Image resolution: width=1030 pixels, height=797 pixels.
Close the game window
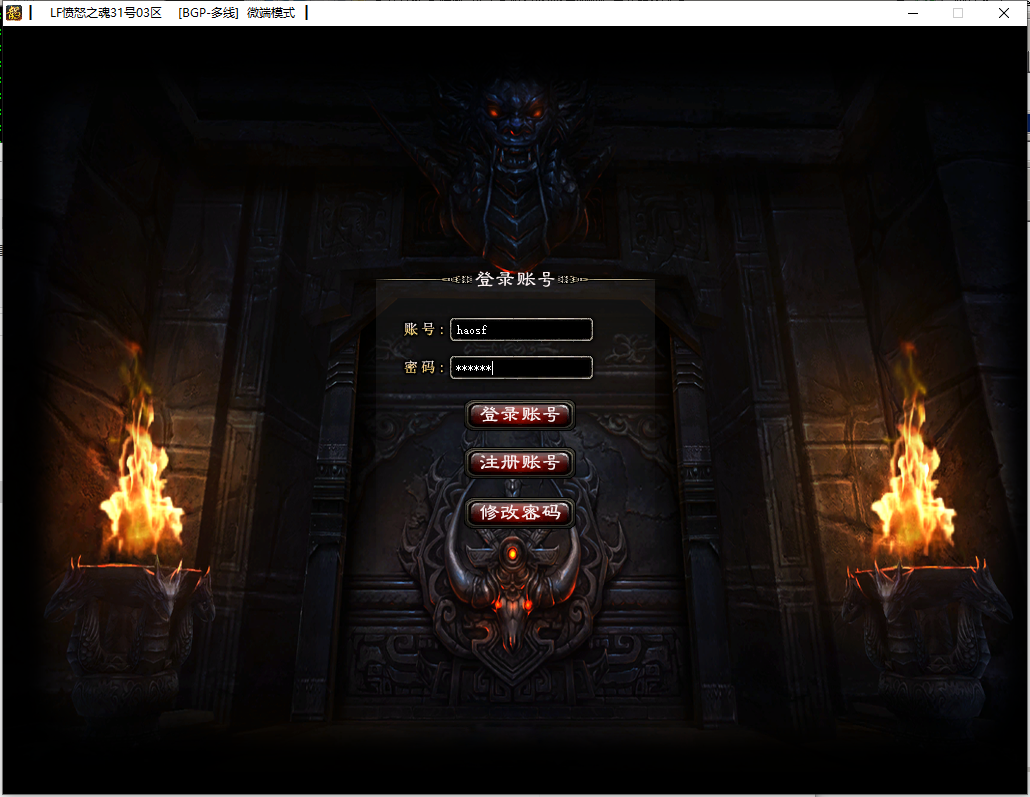[x=1004, y=13]
